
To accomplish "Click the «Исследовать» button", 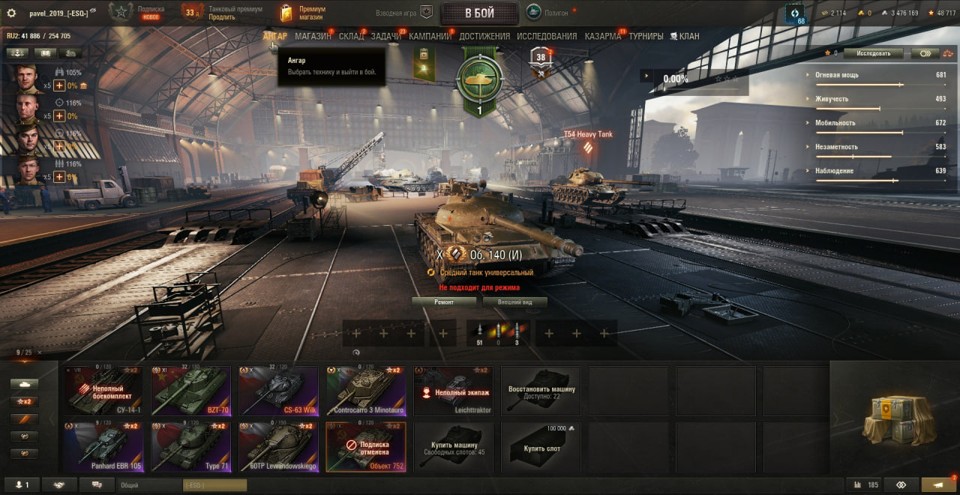I will (x=873, y=53).
